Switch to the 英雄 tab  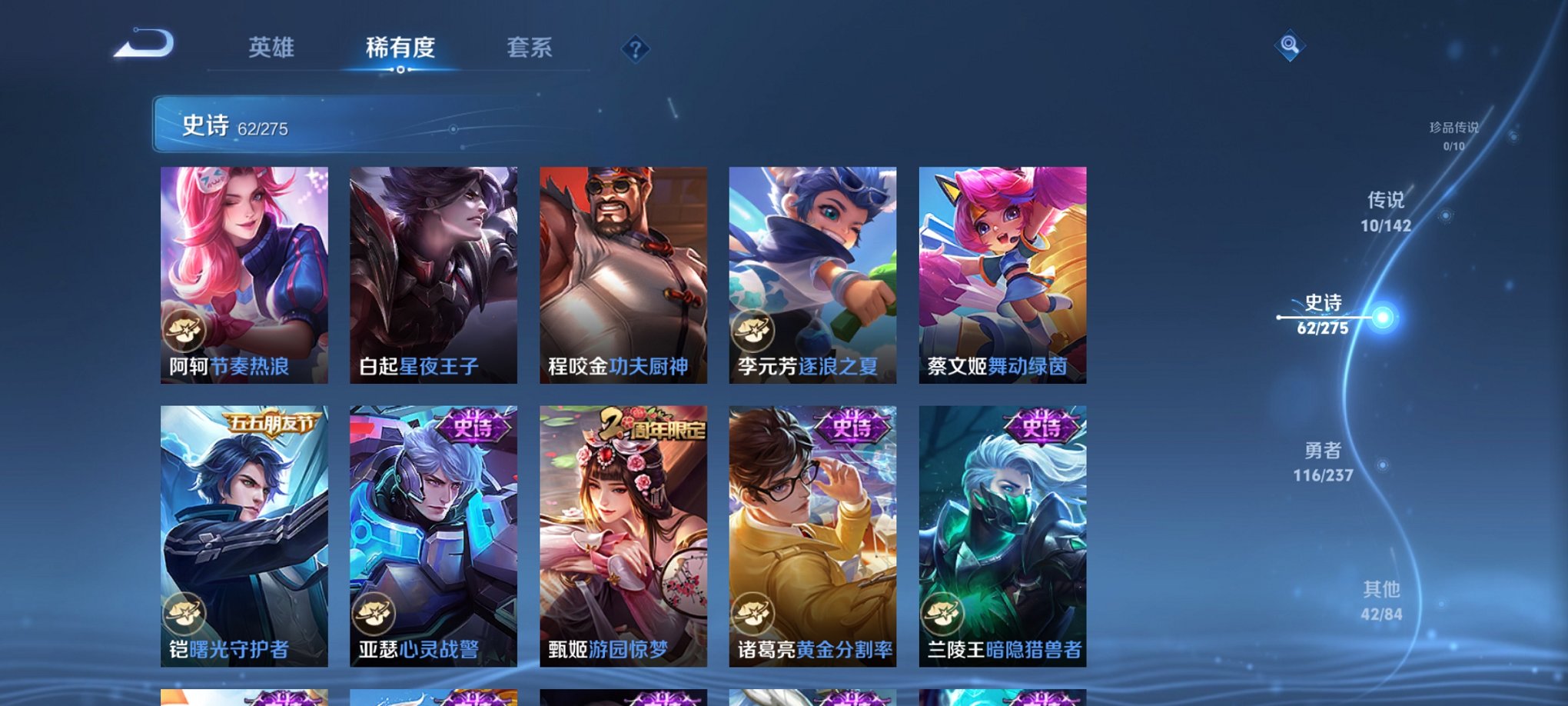click(271, 46)
